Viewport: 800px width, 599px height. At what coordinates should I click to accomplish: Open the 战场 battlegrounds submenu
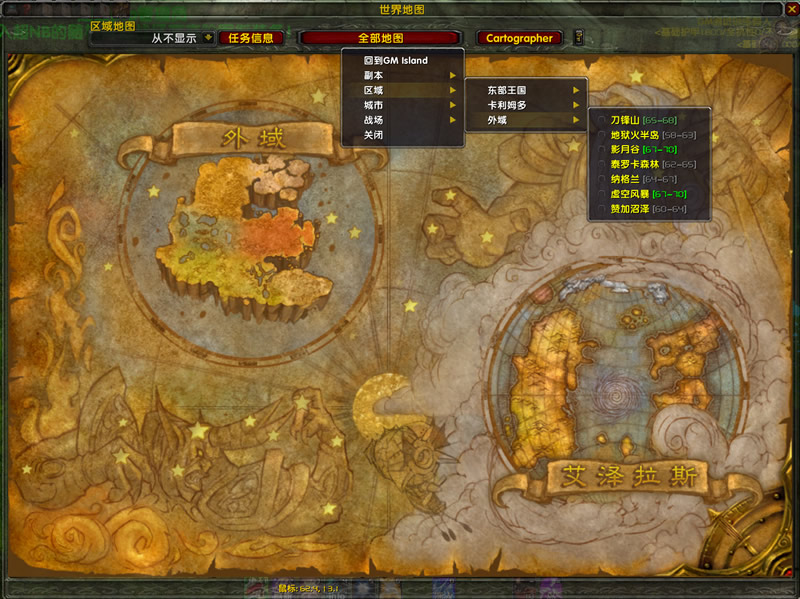pos(402,120)
